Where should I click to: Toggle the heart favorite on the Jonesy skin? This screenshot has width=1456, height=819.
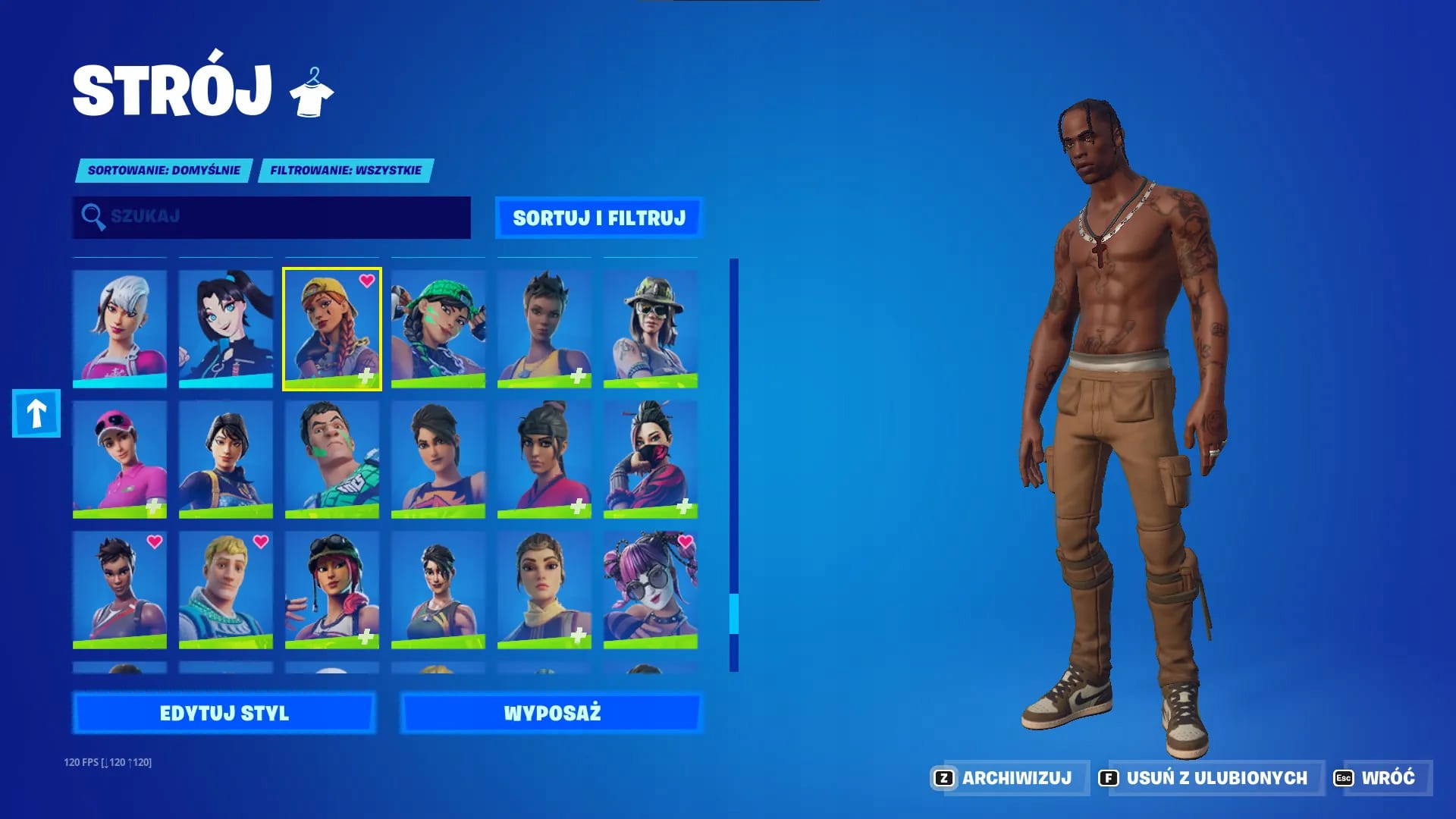(x=261, y=543)
